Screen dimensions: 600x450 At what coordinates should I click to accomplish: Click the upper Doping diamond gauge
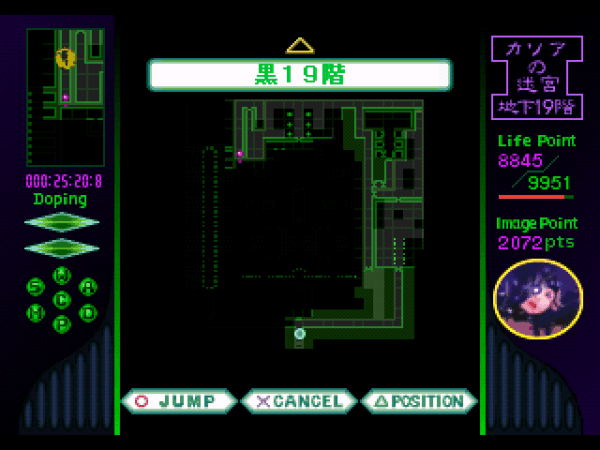click(x=62, y=222)
